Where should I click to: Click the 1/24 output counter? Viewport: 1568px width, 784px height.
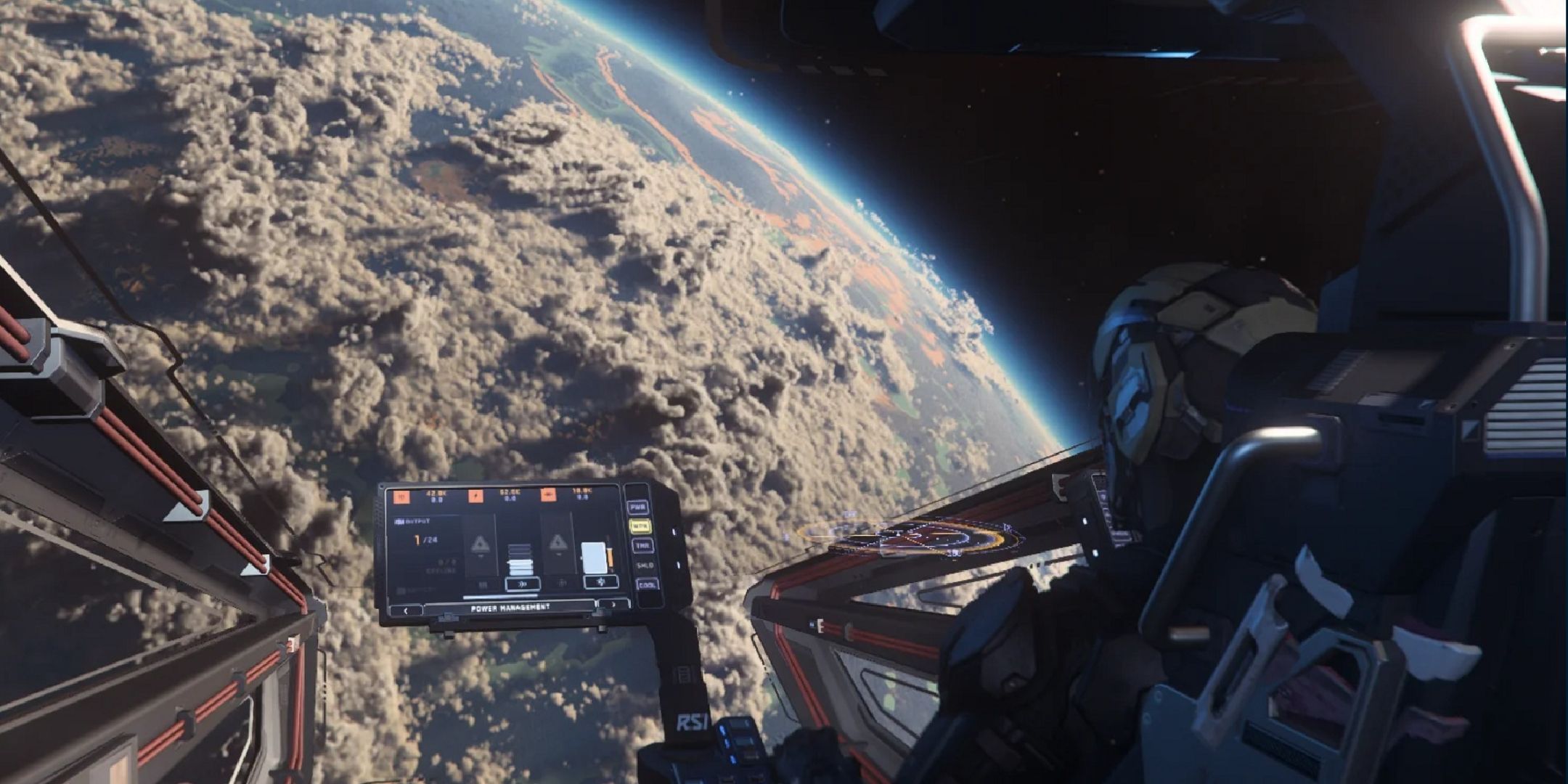pos(424,539)
